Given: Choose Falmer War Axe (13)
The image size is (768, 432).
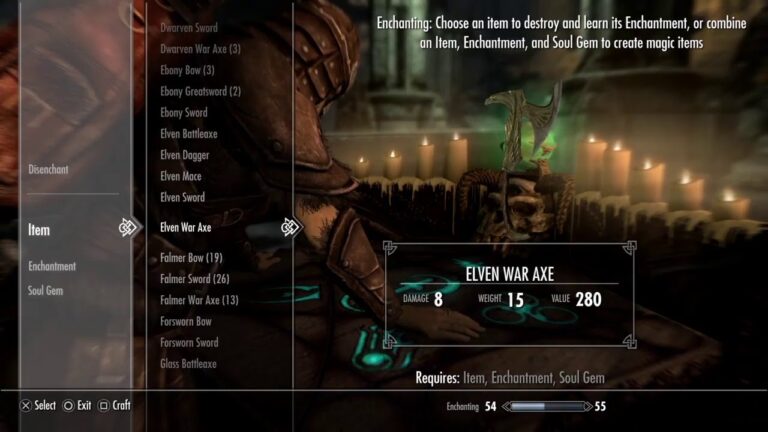Looking at the screenshot, I should tap(199, 300).
